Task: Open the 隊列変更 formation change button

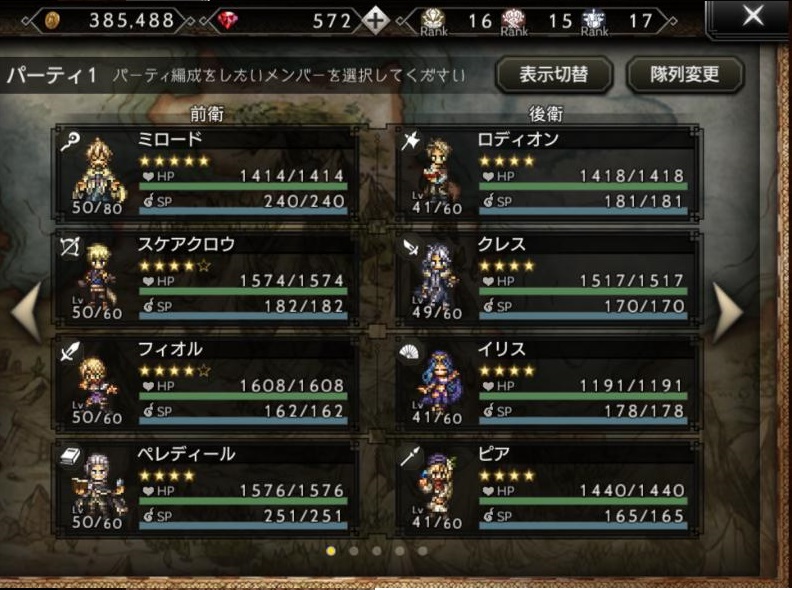Action: click(686, 75)
